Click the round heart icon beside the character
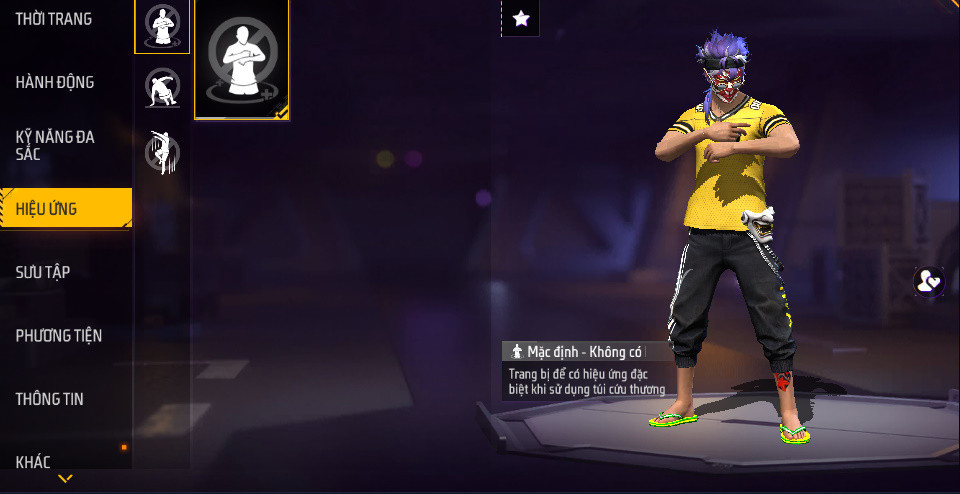The image size is (960, 494). point(929,281)
